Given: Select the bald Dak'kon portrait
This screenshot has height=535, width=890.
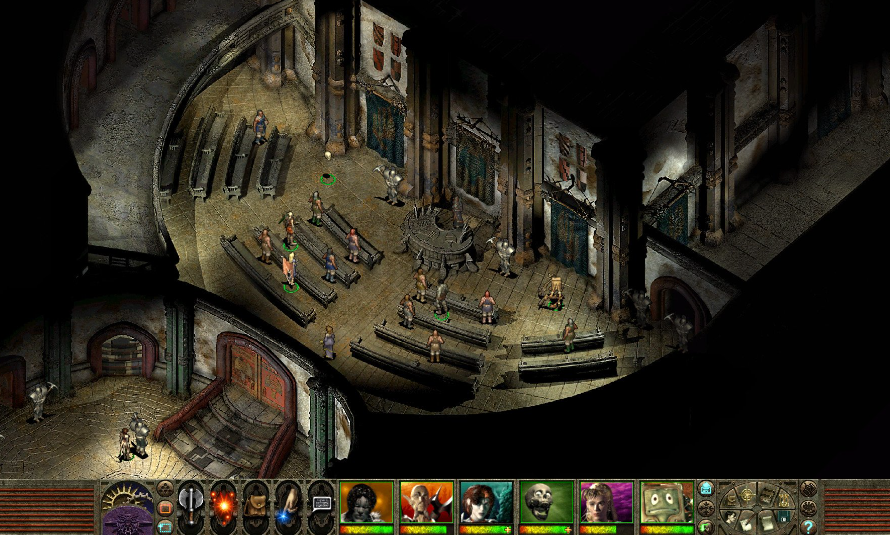Looking at the screenshot, I should (426, 503).
